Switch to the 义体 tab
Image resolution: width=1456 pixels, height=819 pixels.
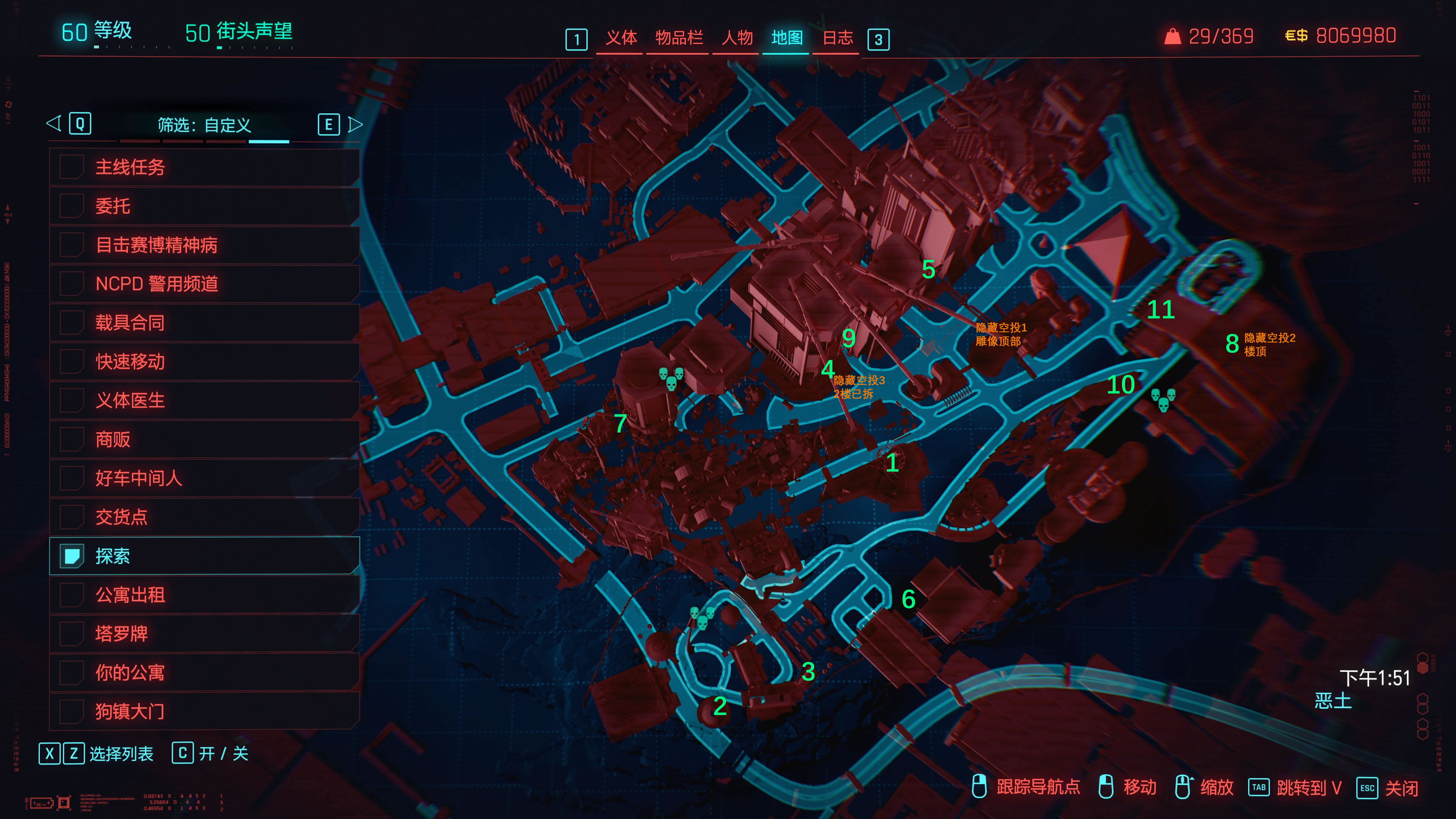tap(621, 38)
